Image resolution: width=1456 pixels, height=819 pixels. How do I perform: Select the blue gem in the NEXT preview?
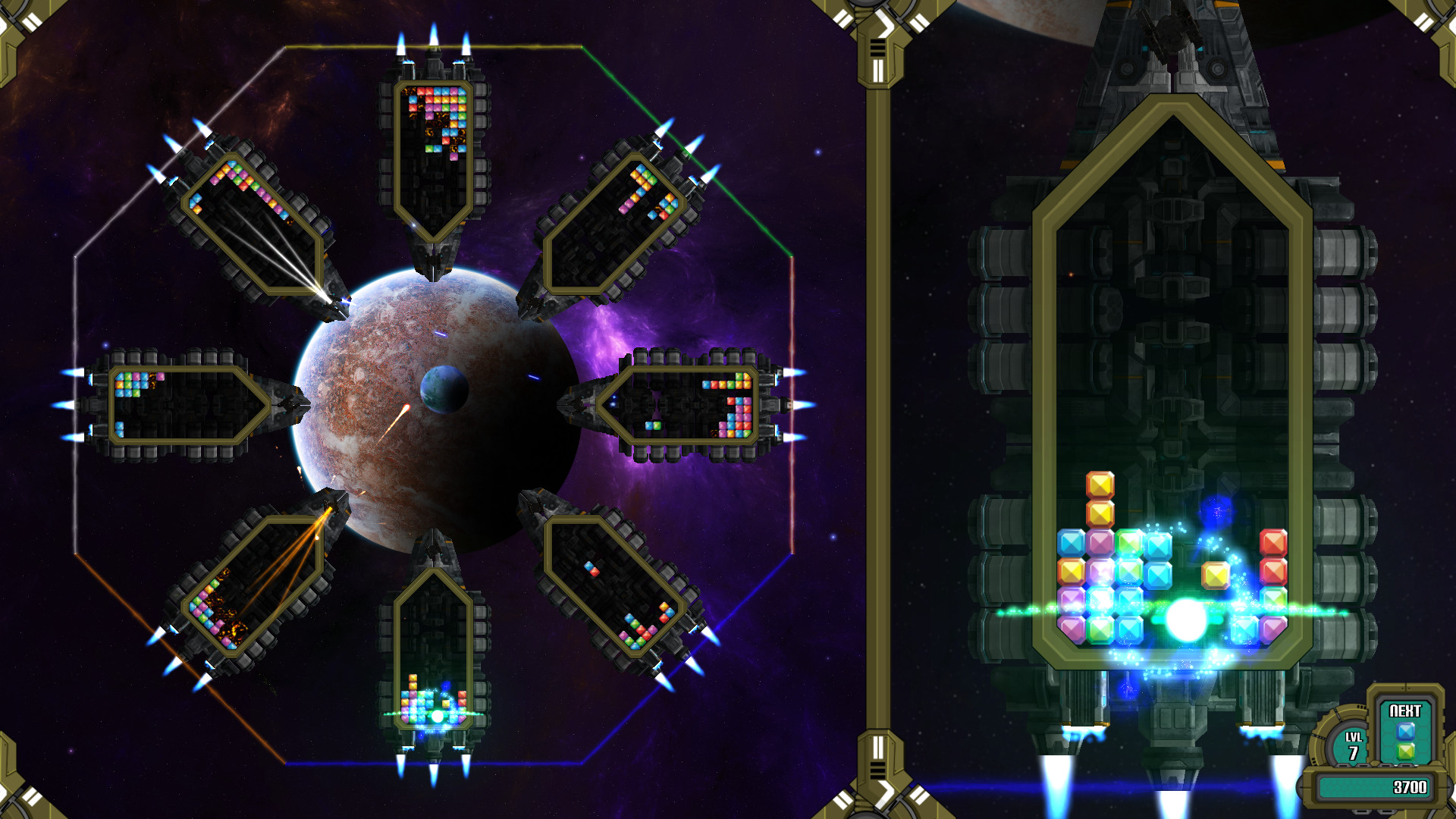point(1406,731)
